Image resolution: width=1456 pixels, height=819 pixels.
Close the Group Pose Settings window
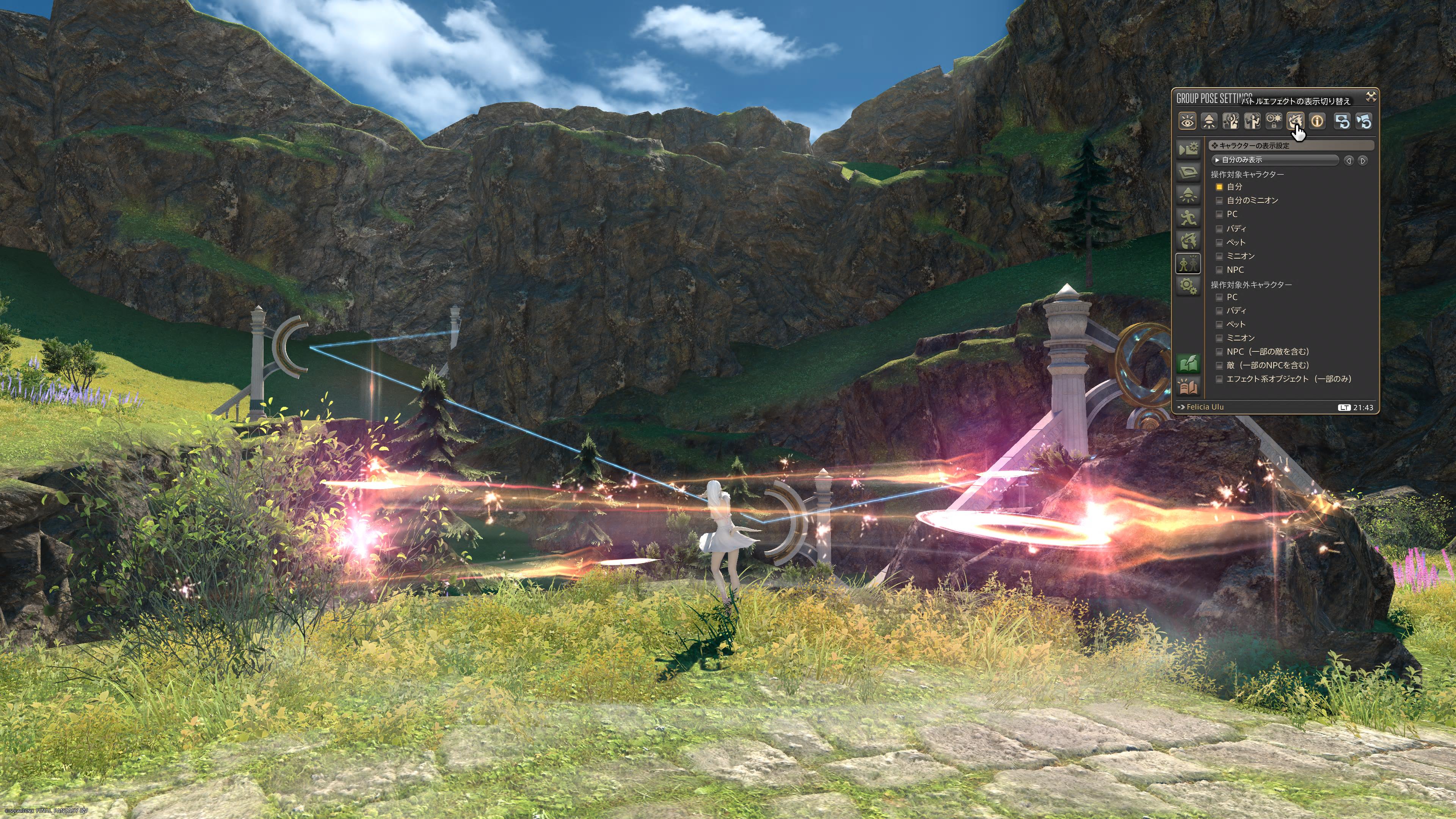click(1371, 97)
